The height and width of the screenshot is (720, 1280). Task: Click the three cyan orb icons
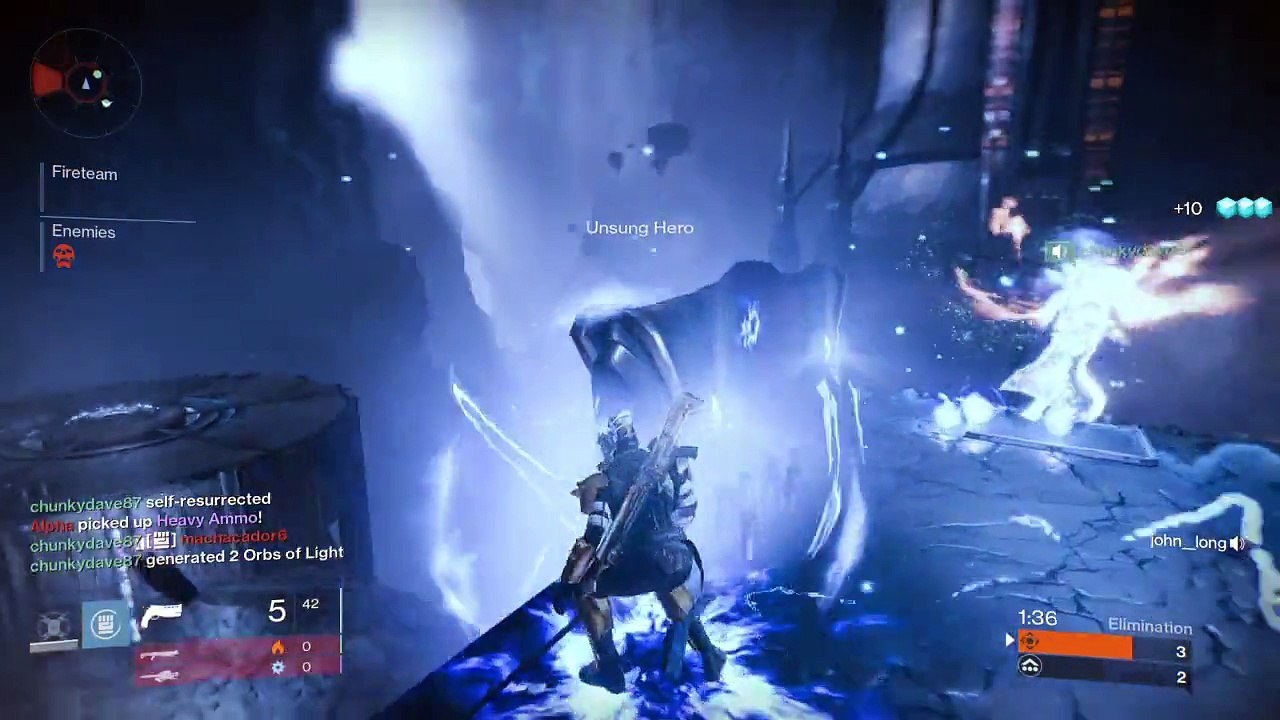(x=1244, y=208)
